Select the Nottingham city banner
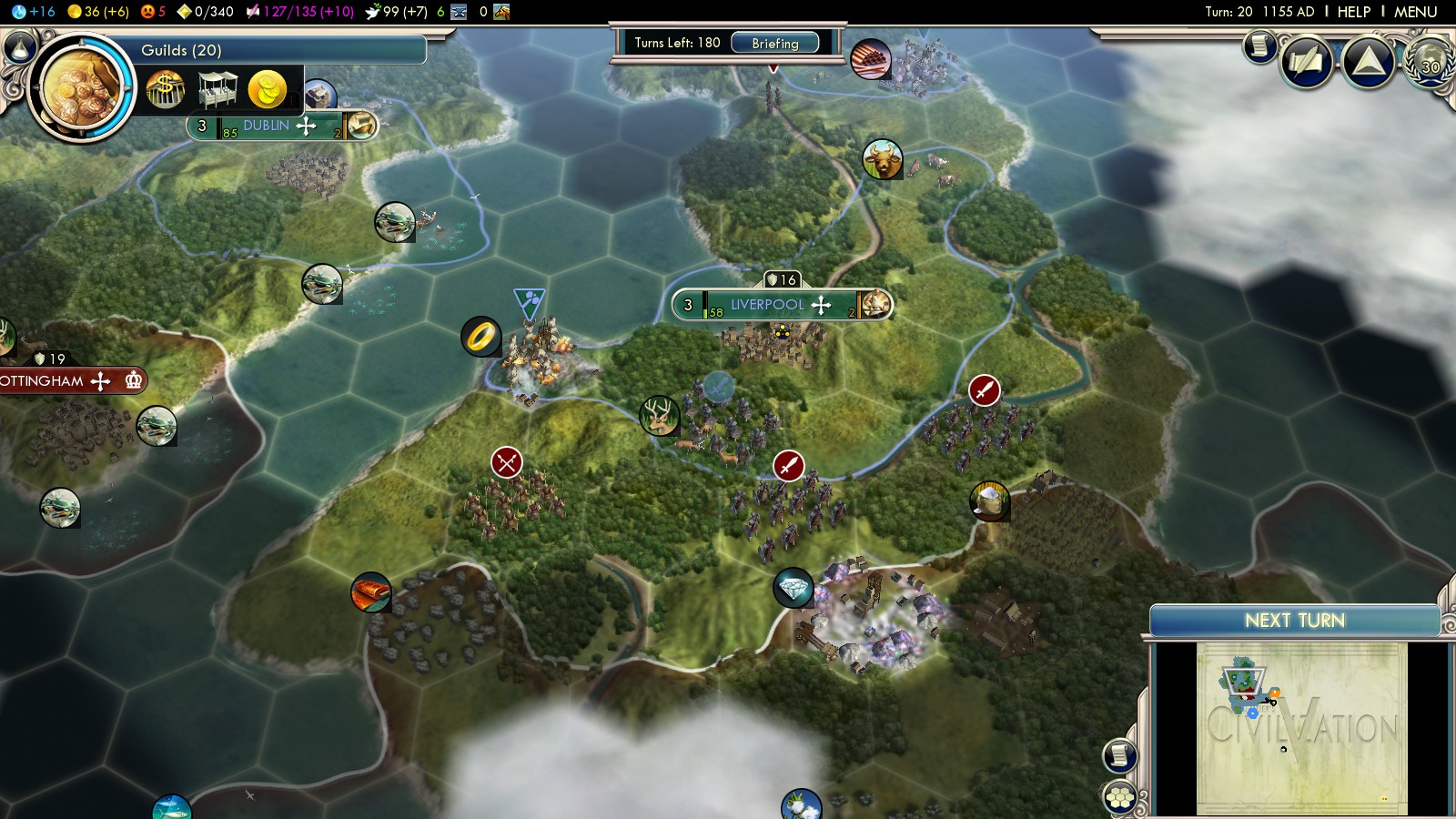Image resolution: width=1456 pixels, height=819 pixels. [x=44, y=380]
